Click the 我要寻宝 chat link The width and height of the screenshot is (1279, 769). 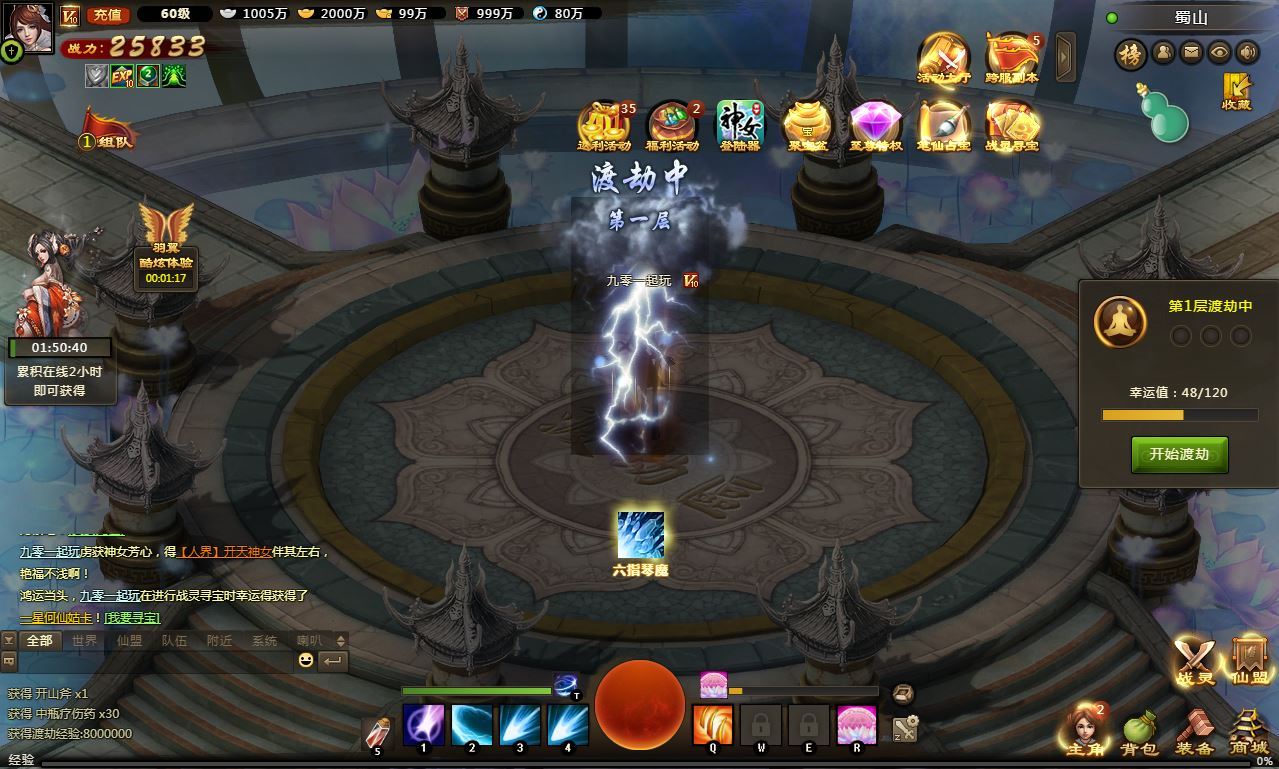[x=133, y=618]
